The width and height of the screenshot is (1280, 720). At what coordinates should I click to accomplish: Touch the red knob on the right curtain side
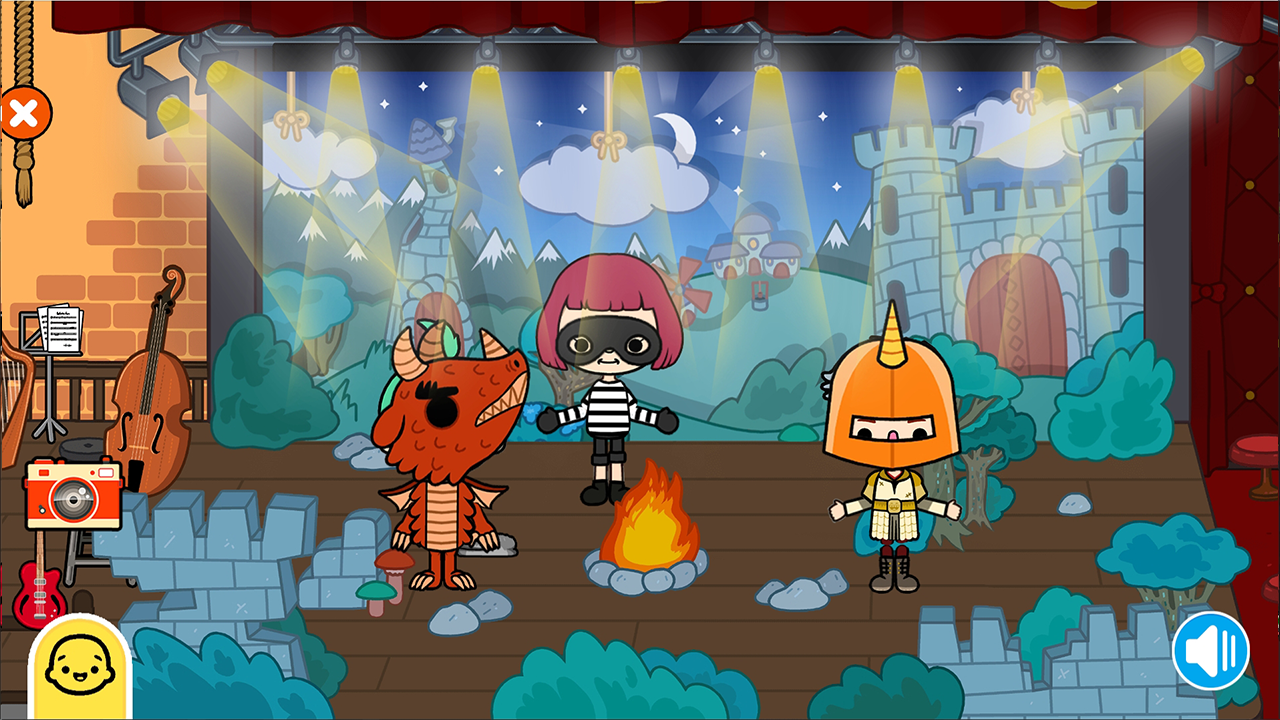pos(1253,449)
